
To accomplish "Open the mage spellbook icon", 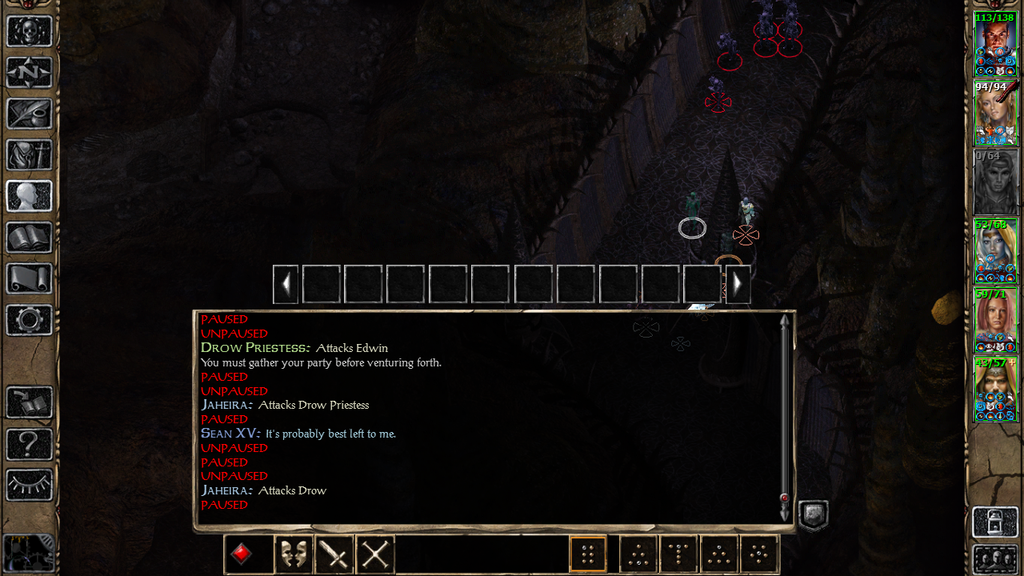I will coord(29,237).
